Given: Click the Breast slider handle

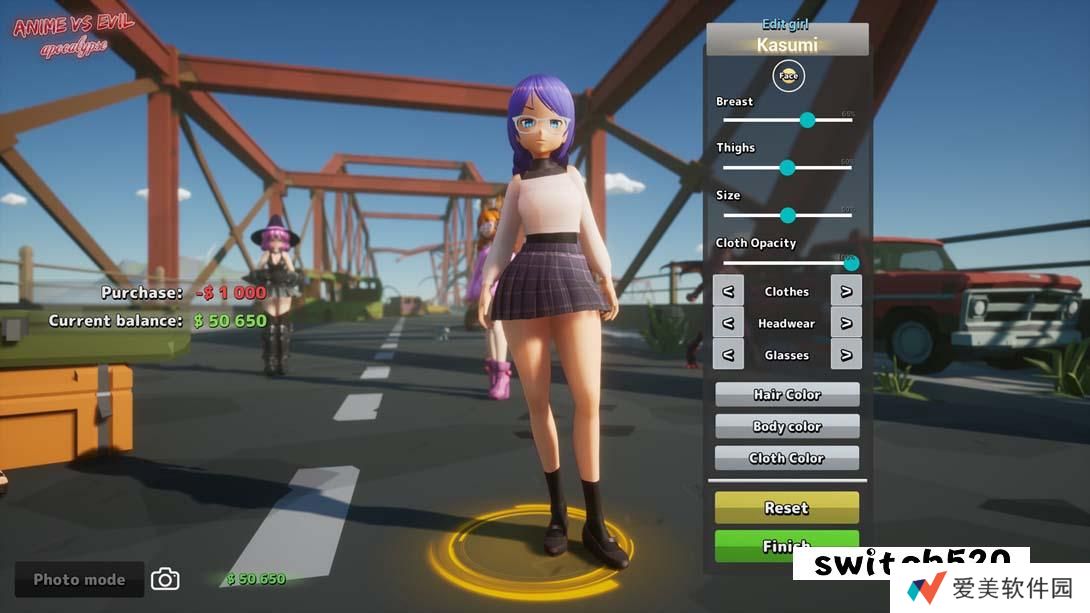Looking at the screenshot, I should tap(807, 120).
